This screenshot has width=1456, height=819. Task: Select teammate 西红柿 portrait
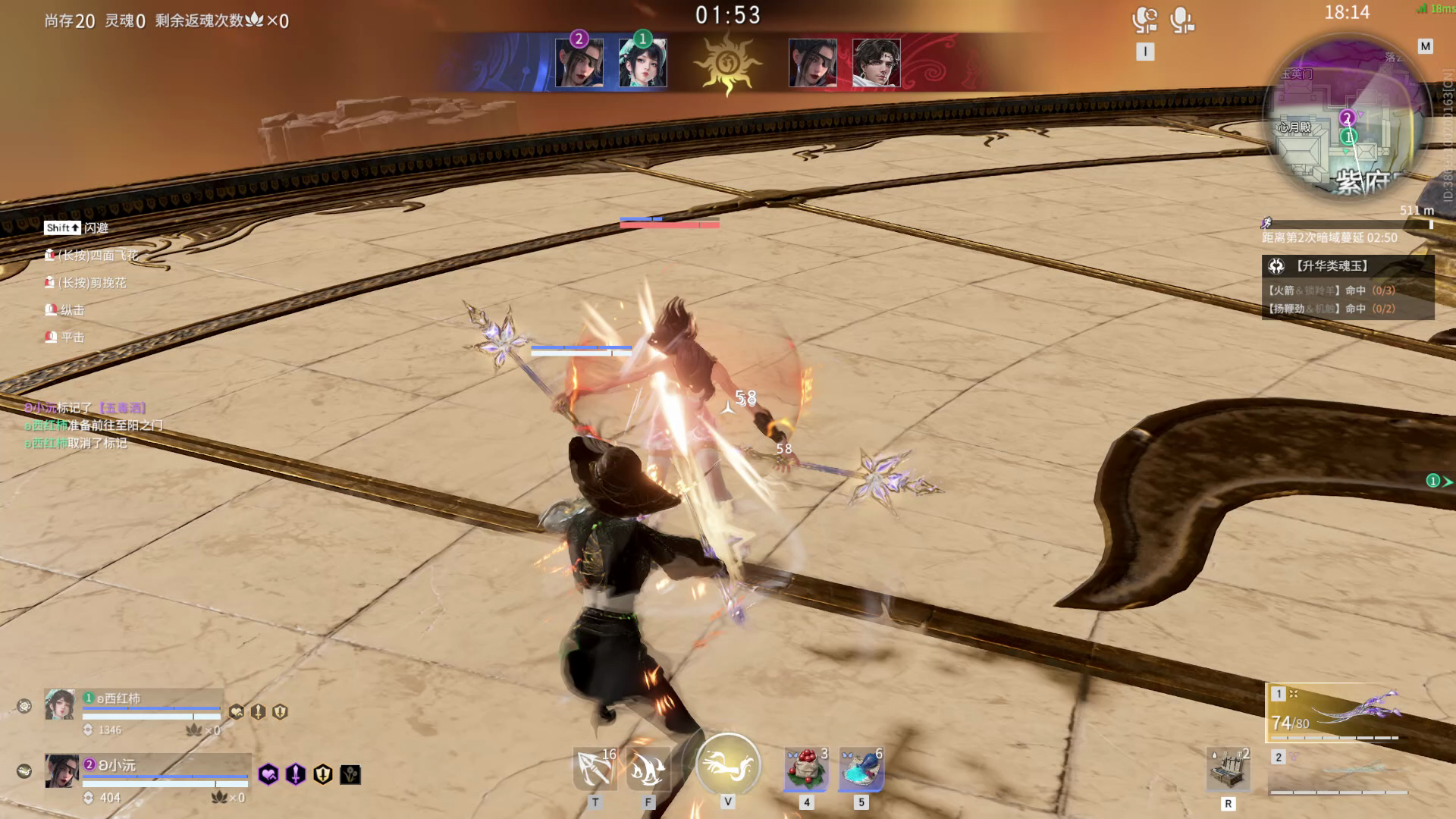point(60,704)
